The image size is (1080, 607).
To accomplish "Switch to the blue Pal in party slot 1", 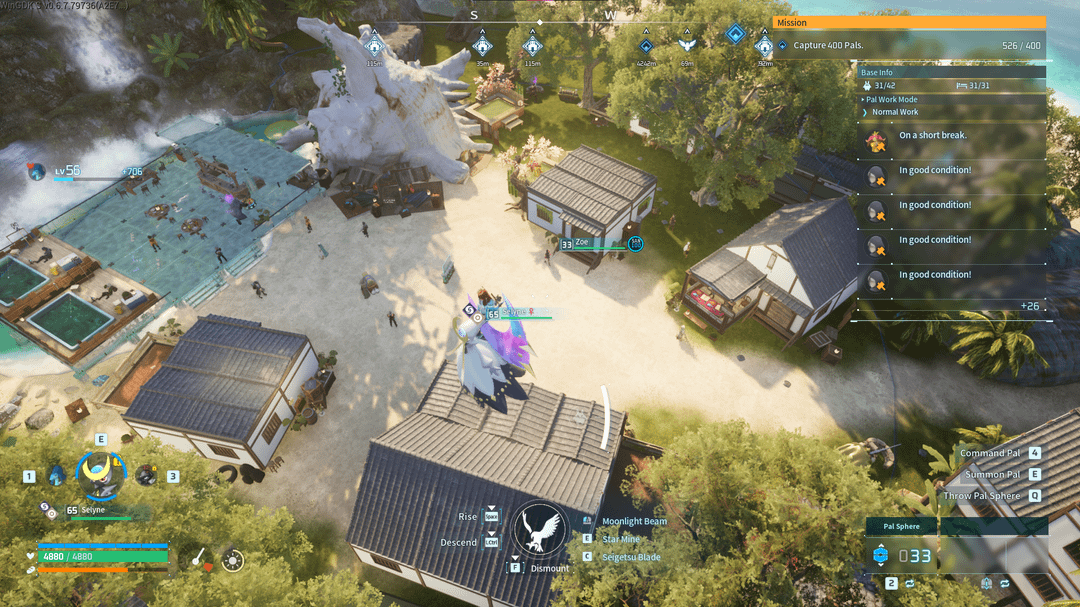I will (x=57, y=475).
